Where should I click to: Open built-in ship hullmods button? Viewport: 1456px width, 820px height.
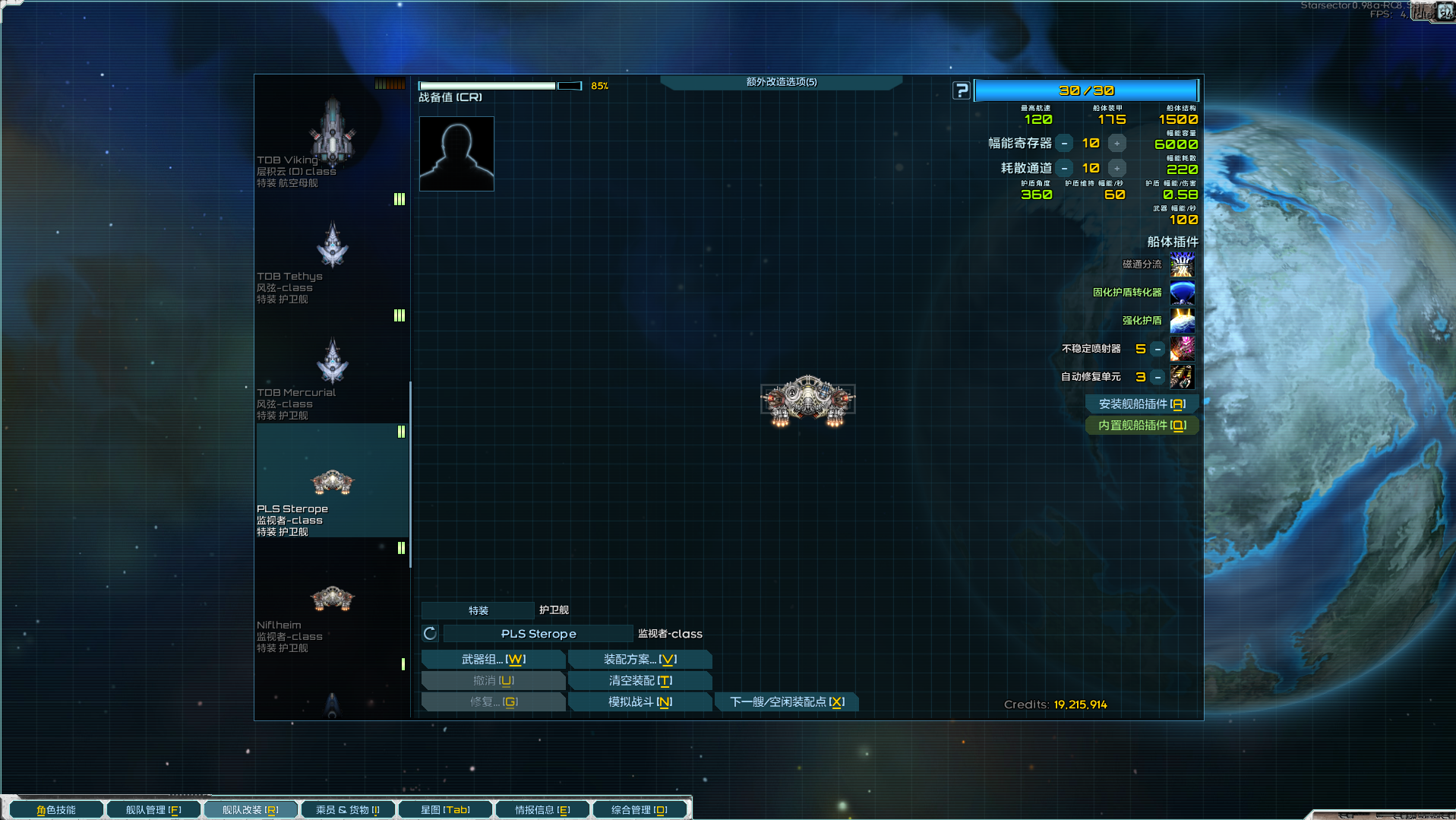pyautogui.click(x=1142, y=426)
